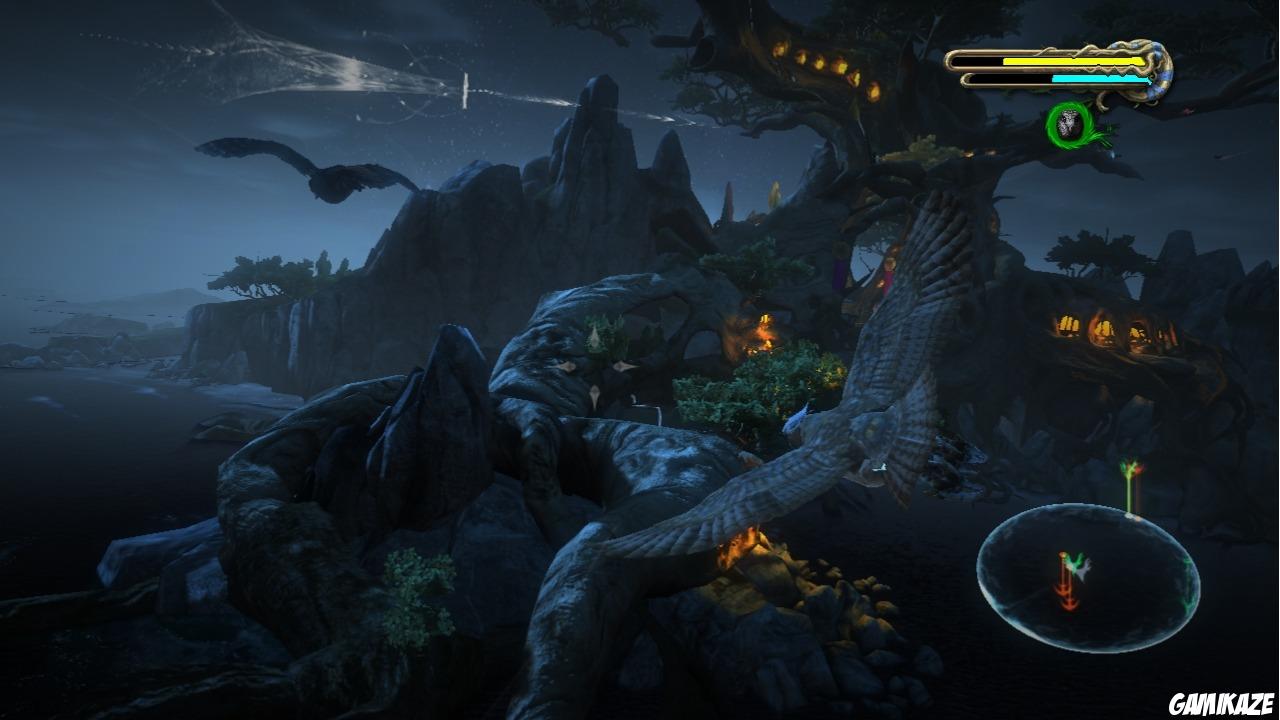This screenshot has height=720, width=1280.
Task: Select the owl portrait in the green ring
Action: [1068, 125]
